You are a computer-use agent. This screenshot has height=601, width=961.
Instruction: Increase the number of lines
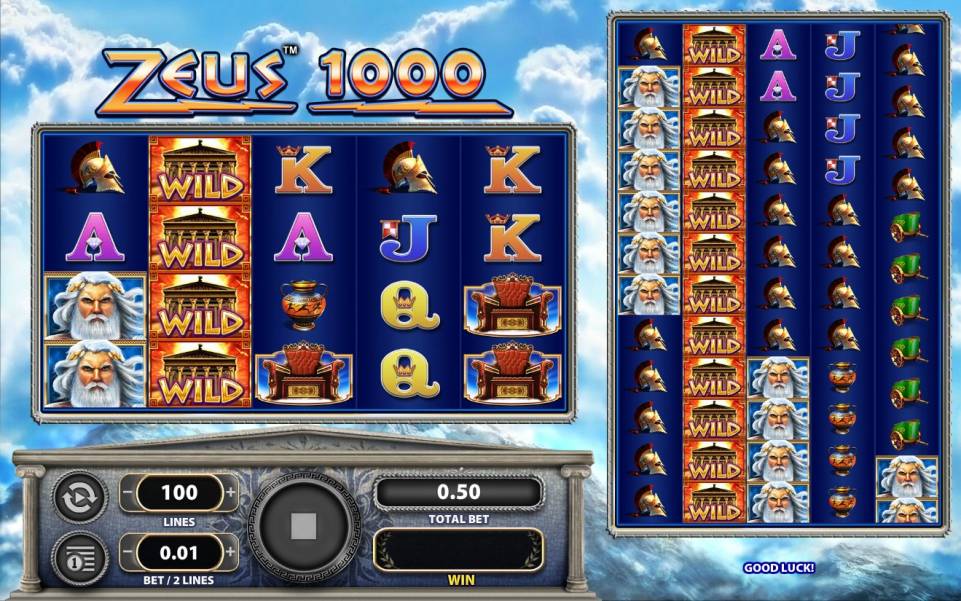pos(231,493)
